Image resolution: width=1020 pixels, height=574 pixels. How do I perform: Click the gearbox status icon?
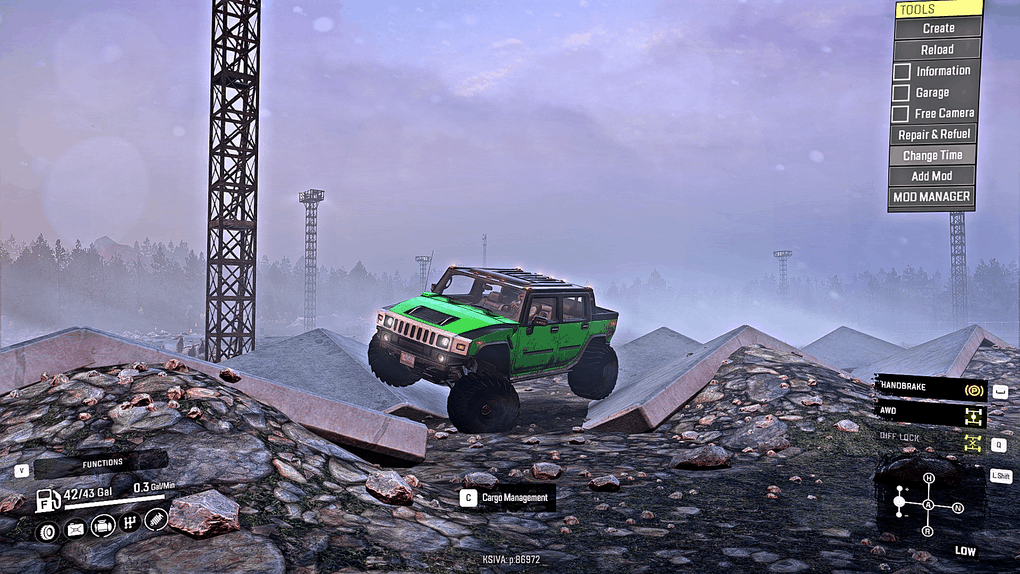(x=130, y=523)
